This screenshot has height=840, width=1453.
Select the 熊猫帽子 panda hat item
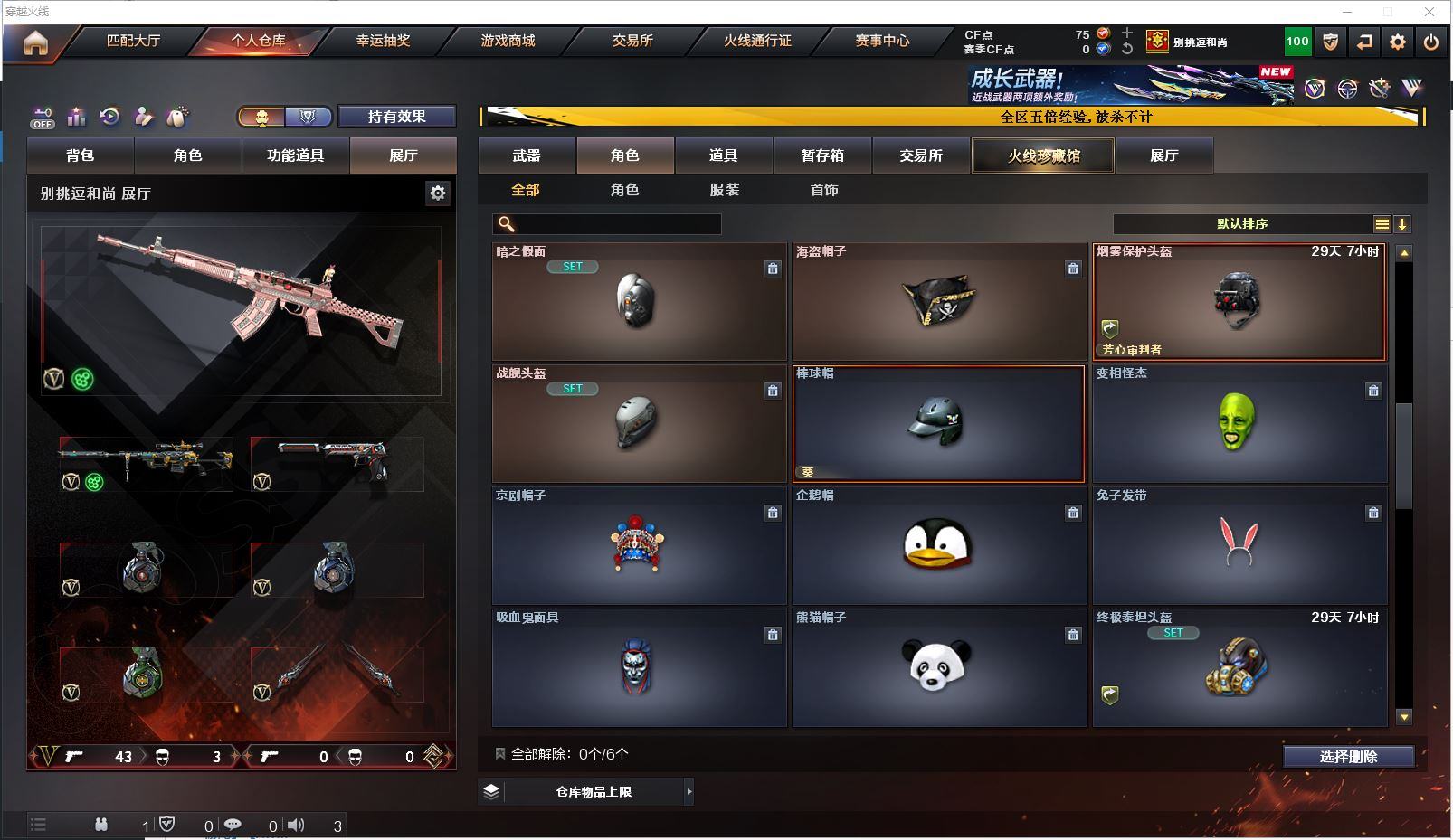click(x=938, y=667)
